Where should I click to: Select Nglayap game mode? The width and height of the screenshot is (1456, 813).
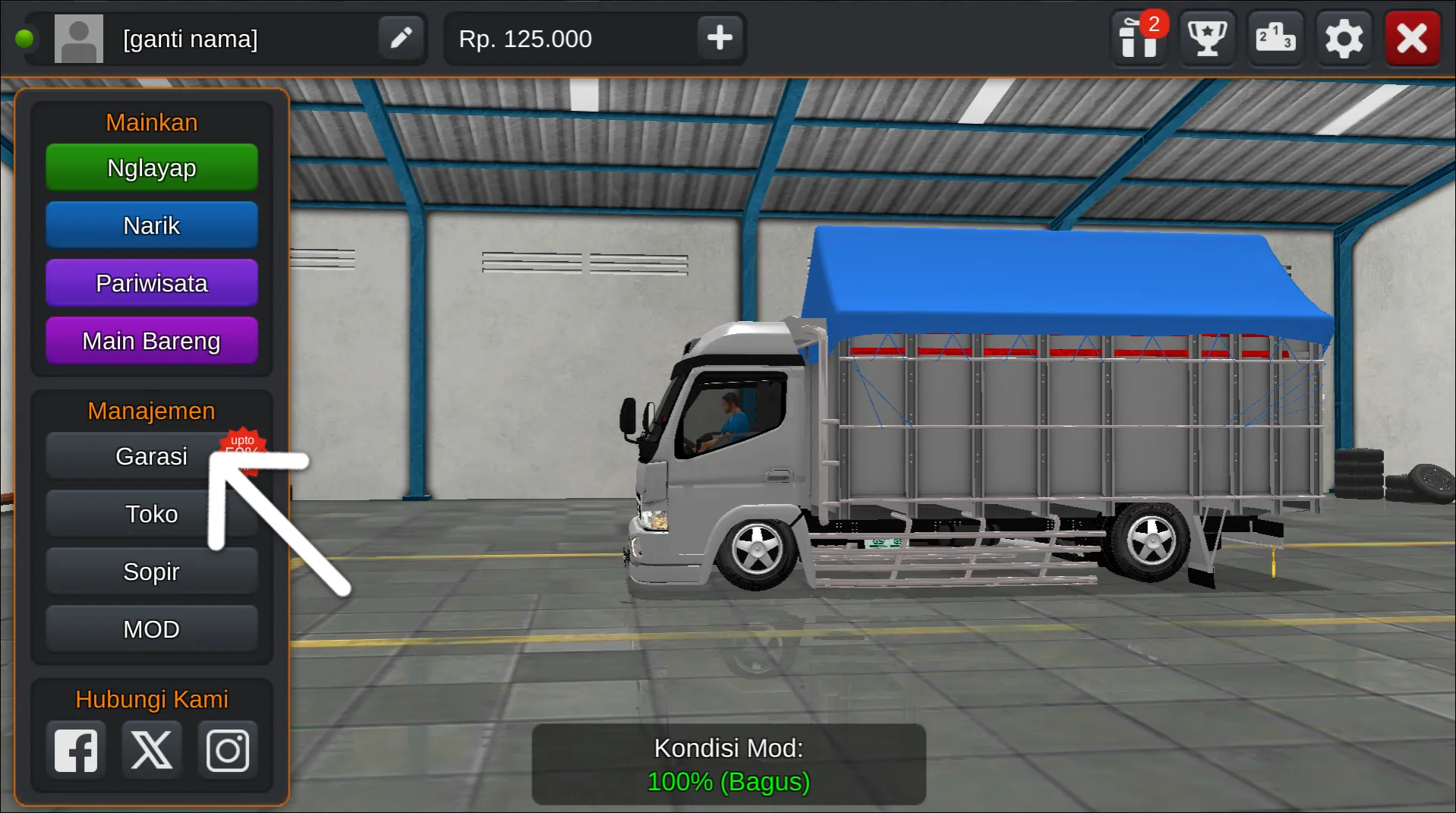(151, 168)
